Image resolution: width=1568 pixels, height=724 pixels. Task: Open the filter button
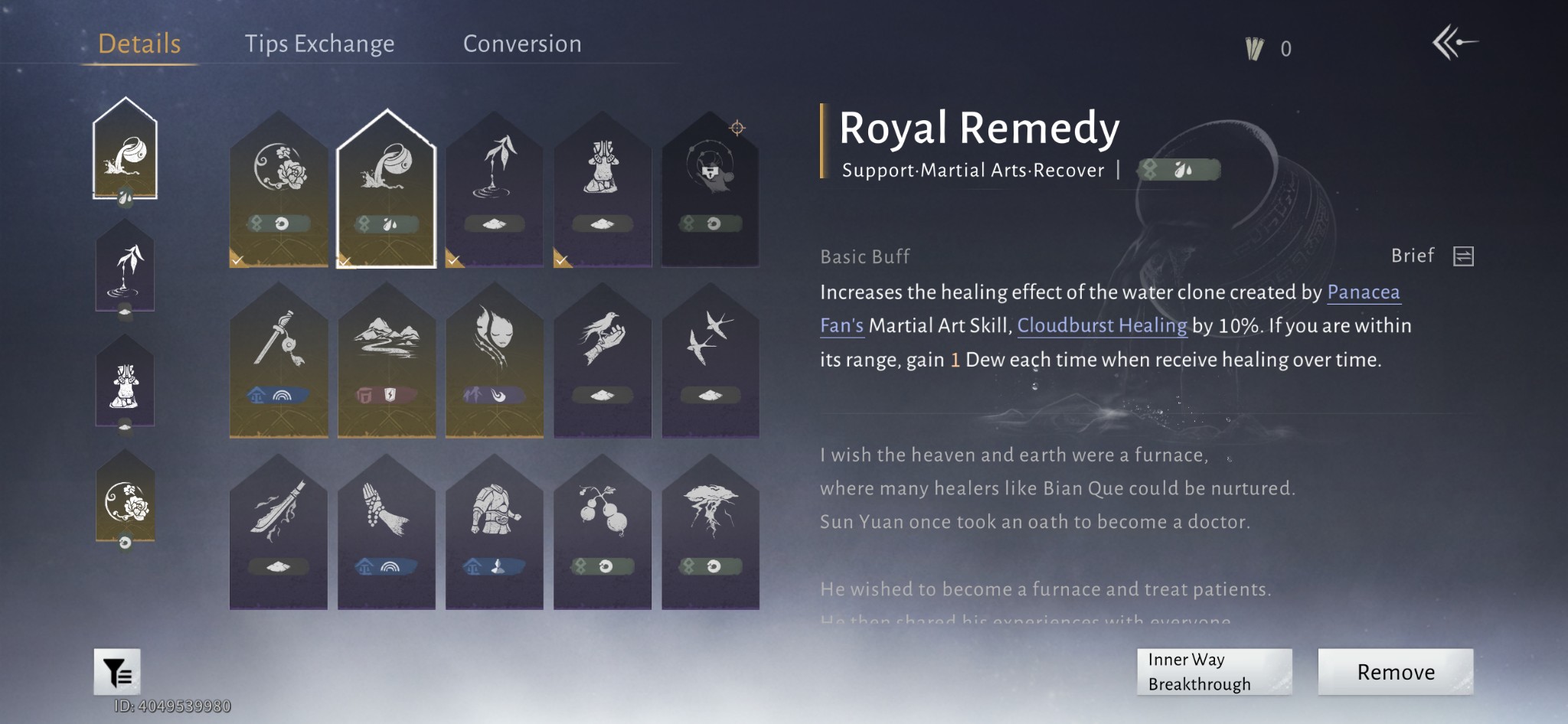pyautogui.click(x=117, y=672)
